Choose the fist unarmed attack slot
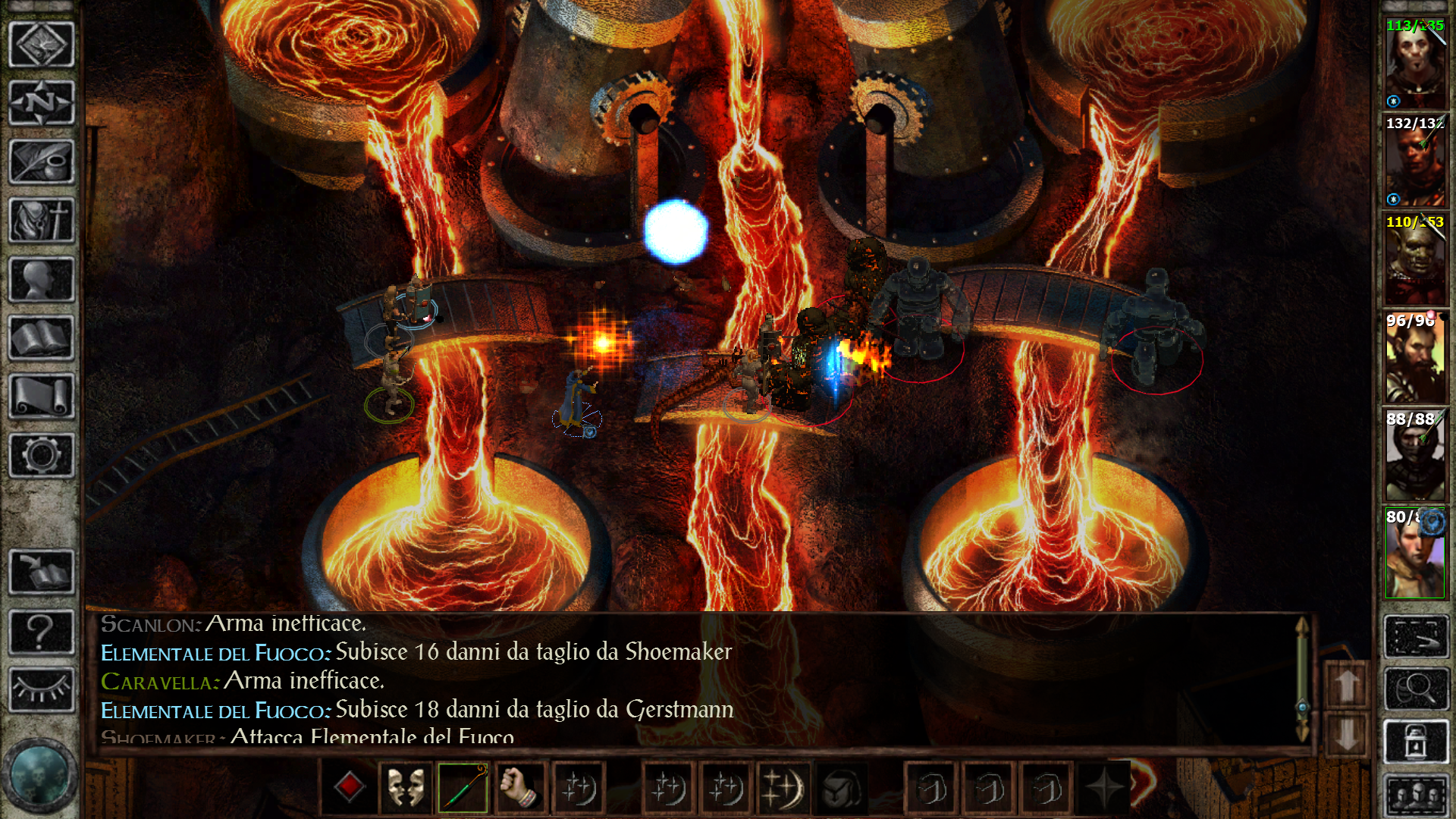 click(x=520, y=788)
